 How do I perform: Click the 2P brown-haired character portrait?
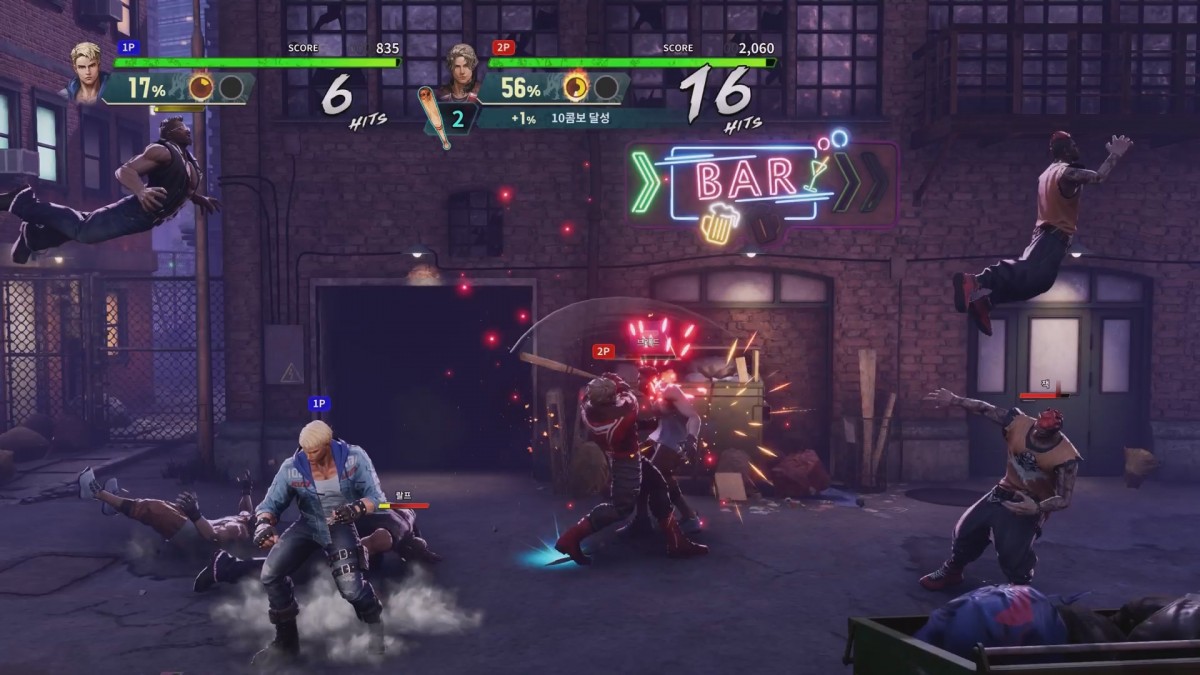pos(462,71)
